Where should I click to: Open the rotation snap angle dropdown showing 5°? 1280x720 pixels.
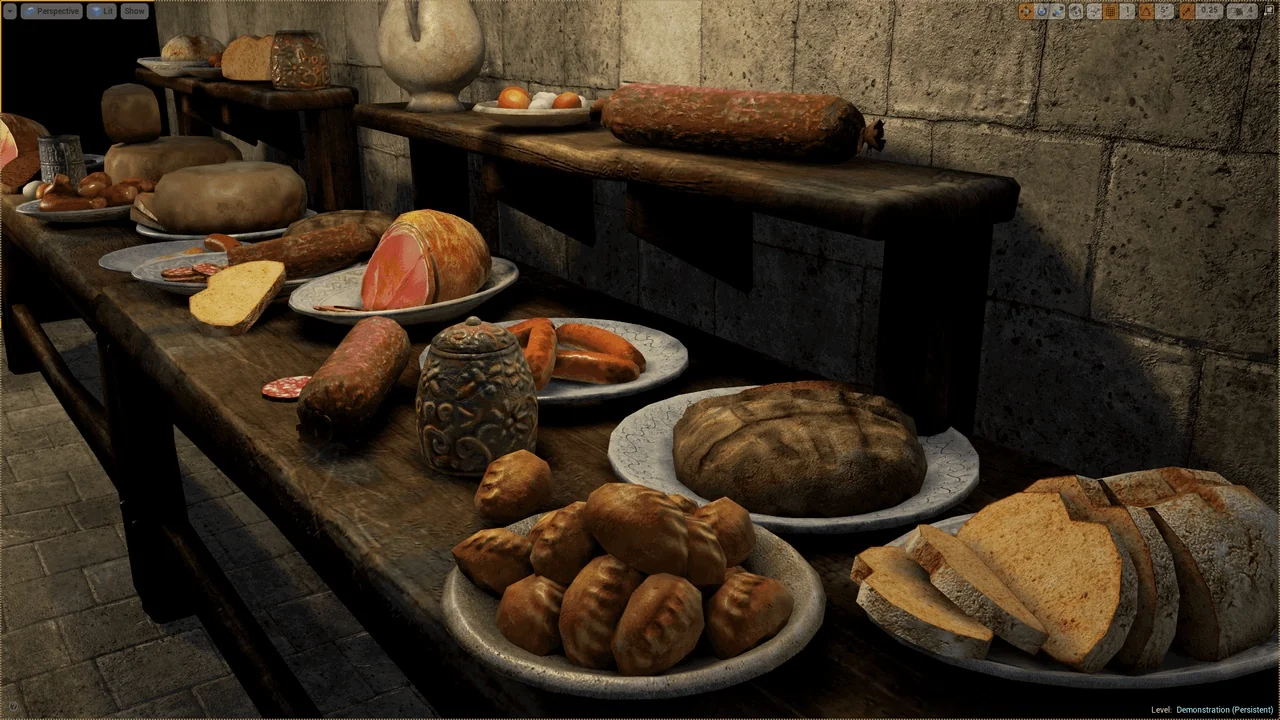(x=1163, y=11)
